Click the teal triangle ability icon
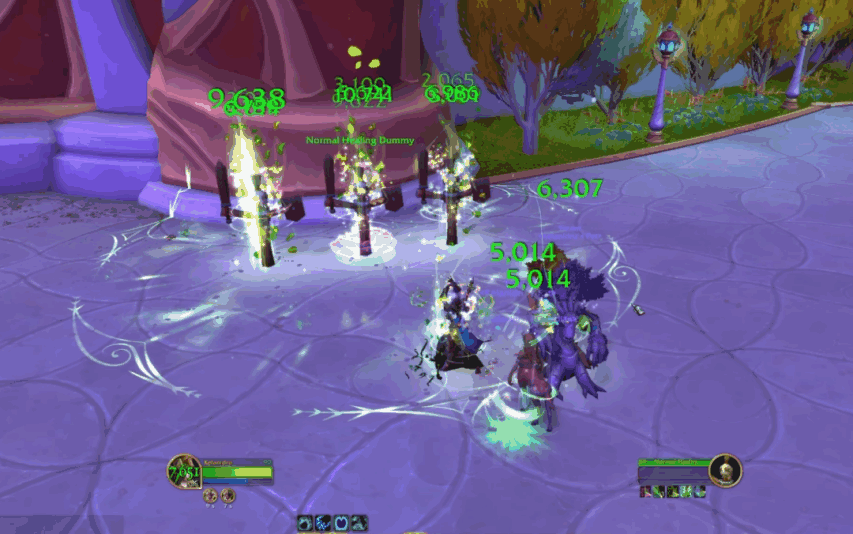The width and height of the screenshot is (853, 534). [x=359, y=522]
